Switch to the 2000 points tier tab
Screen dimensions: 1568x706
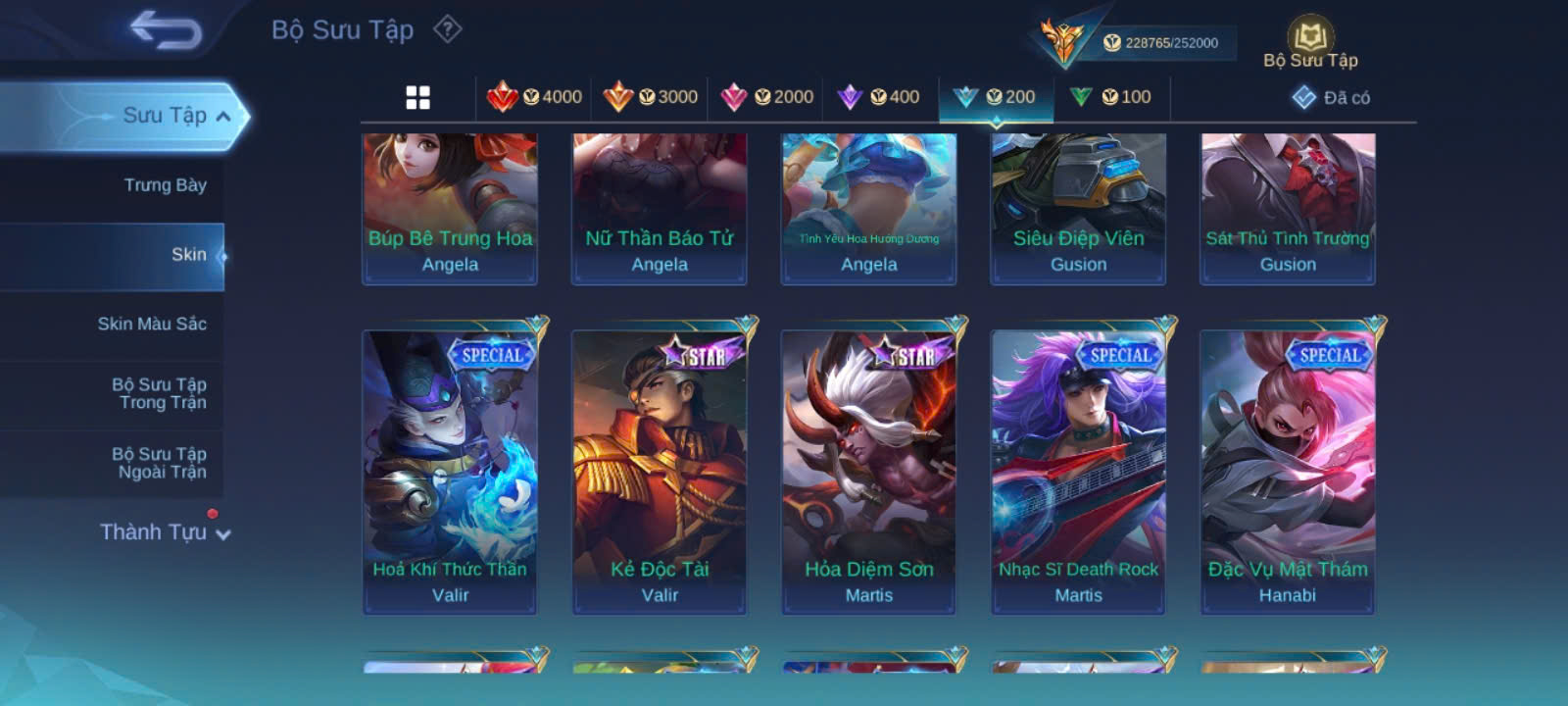pyautogui.click(x=767, y=97)
